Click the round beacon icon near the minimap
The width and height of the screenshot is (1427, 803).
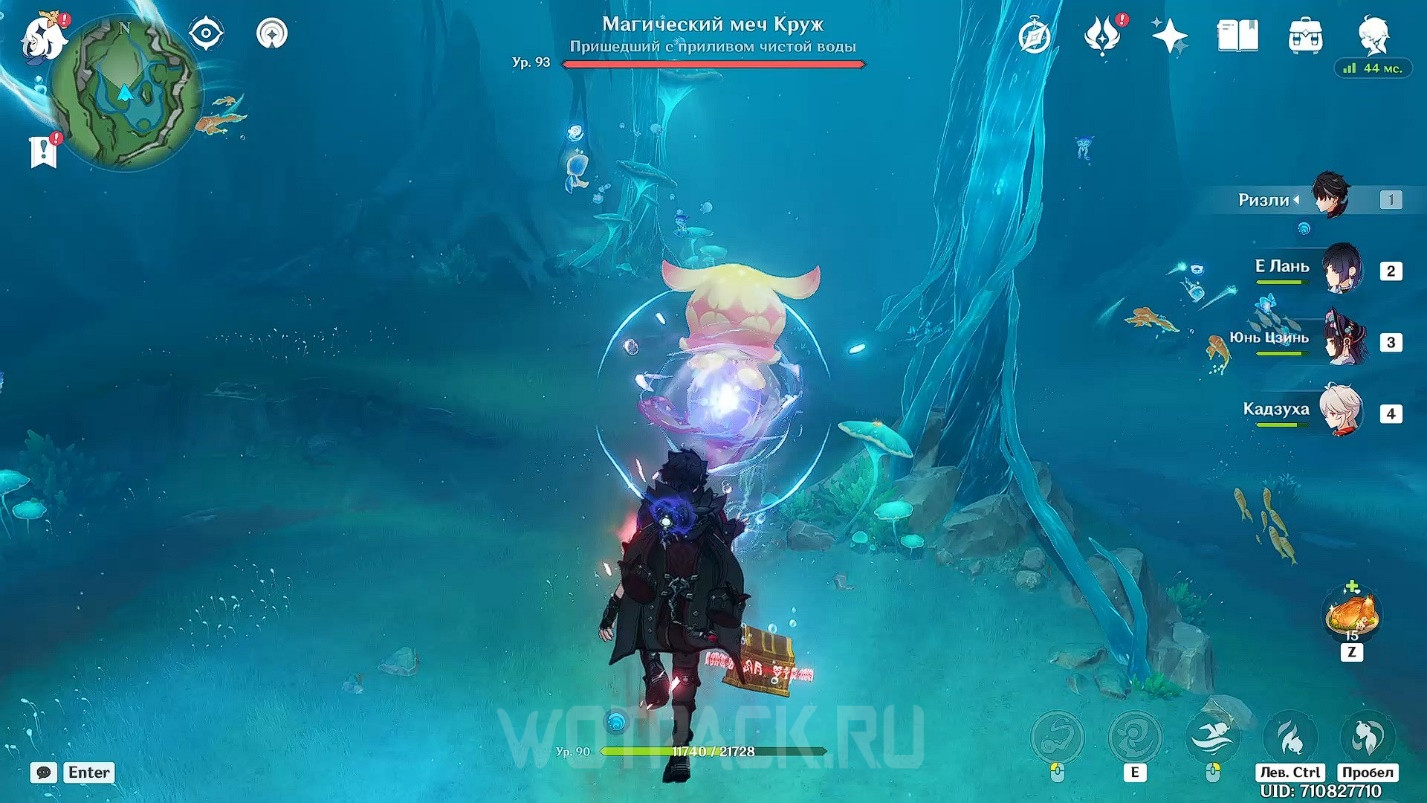point(271,34)
